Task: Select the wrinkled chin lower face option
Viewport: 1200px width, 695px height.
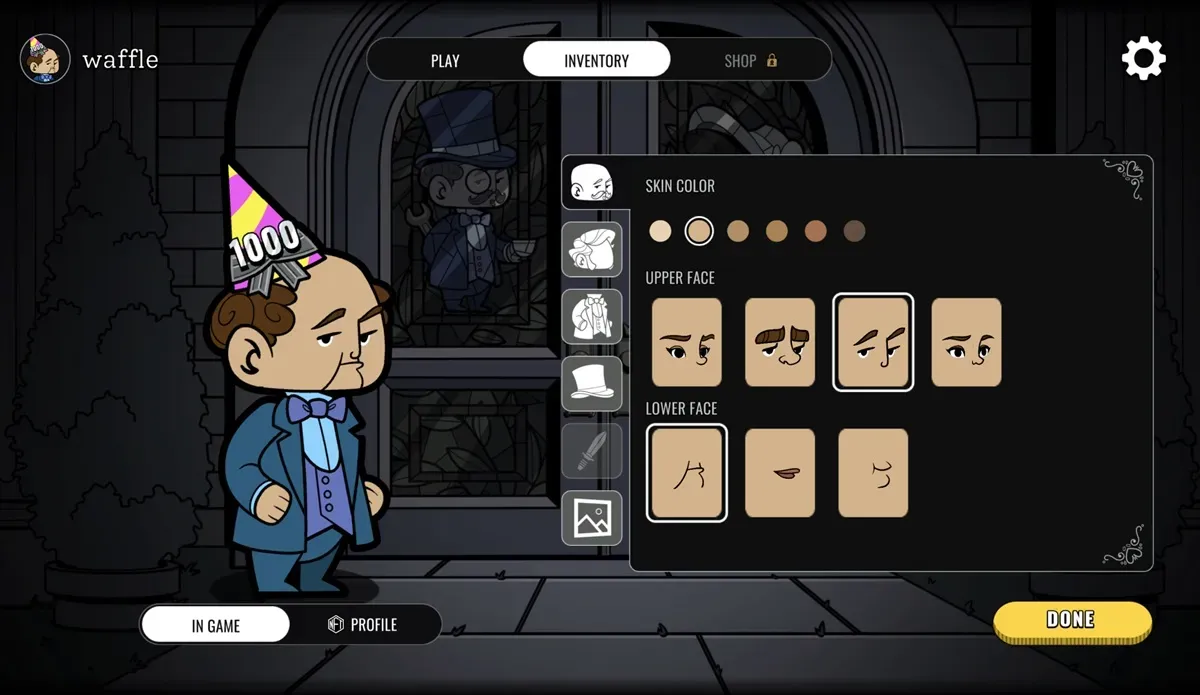Action: click(687, 473)
